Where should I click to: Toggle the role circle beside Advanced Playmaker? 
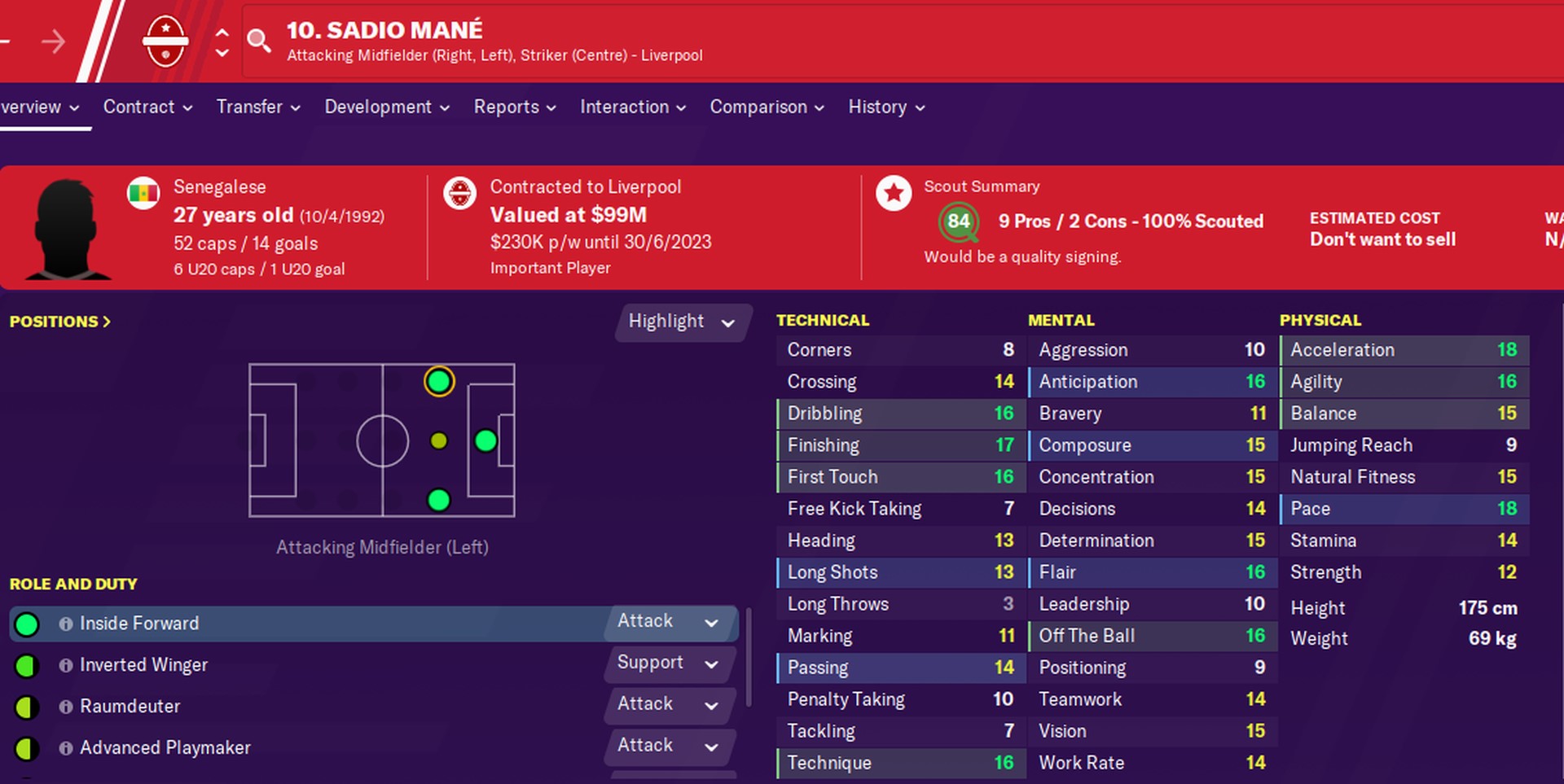(x=27, y=747)
